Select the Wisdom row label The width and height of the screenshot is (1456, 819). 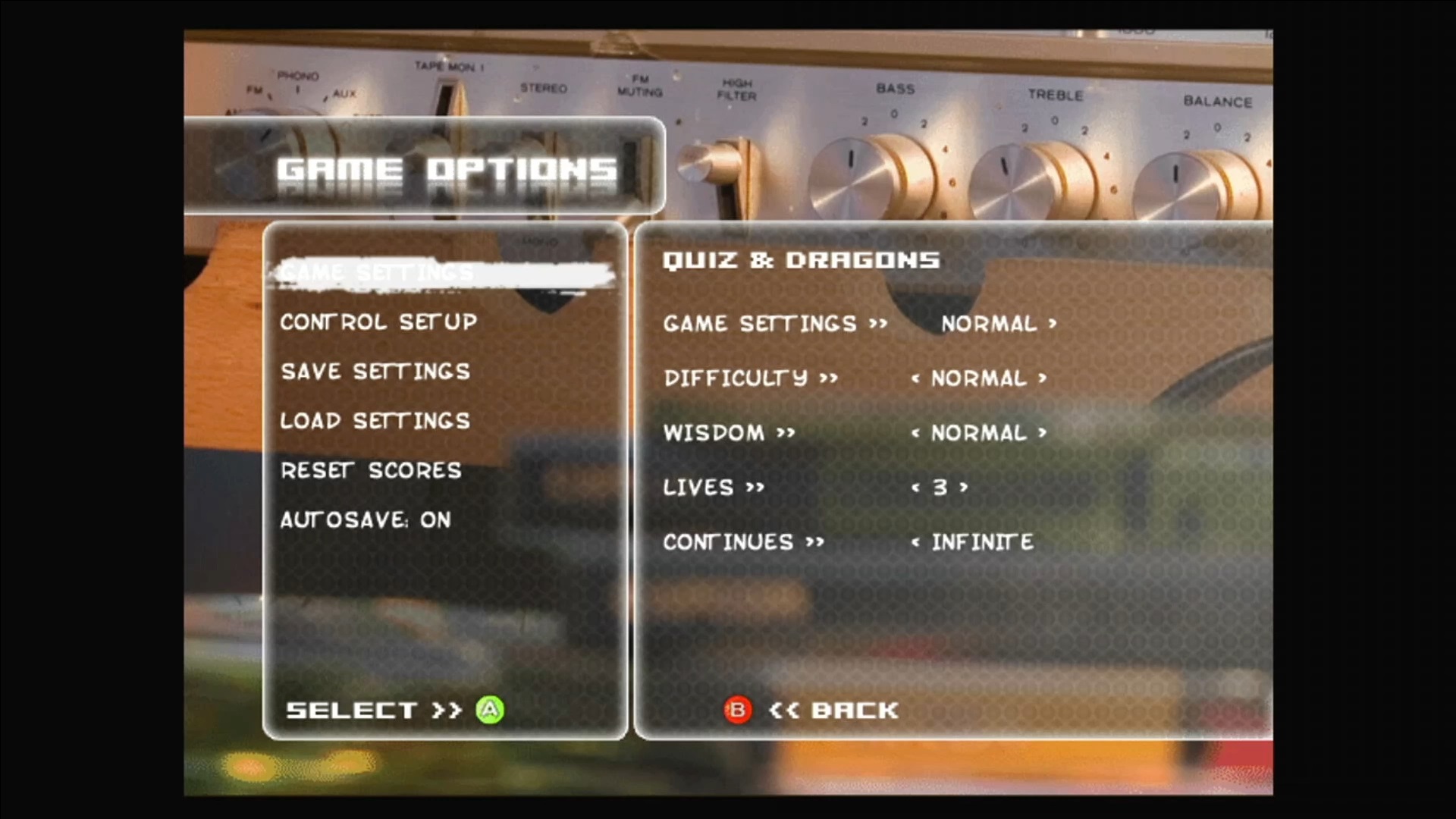tap(714, 433)
